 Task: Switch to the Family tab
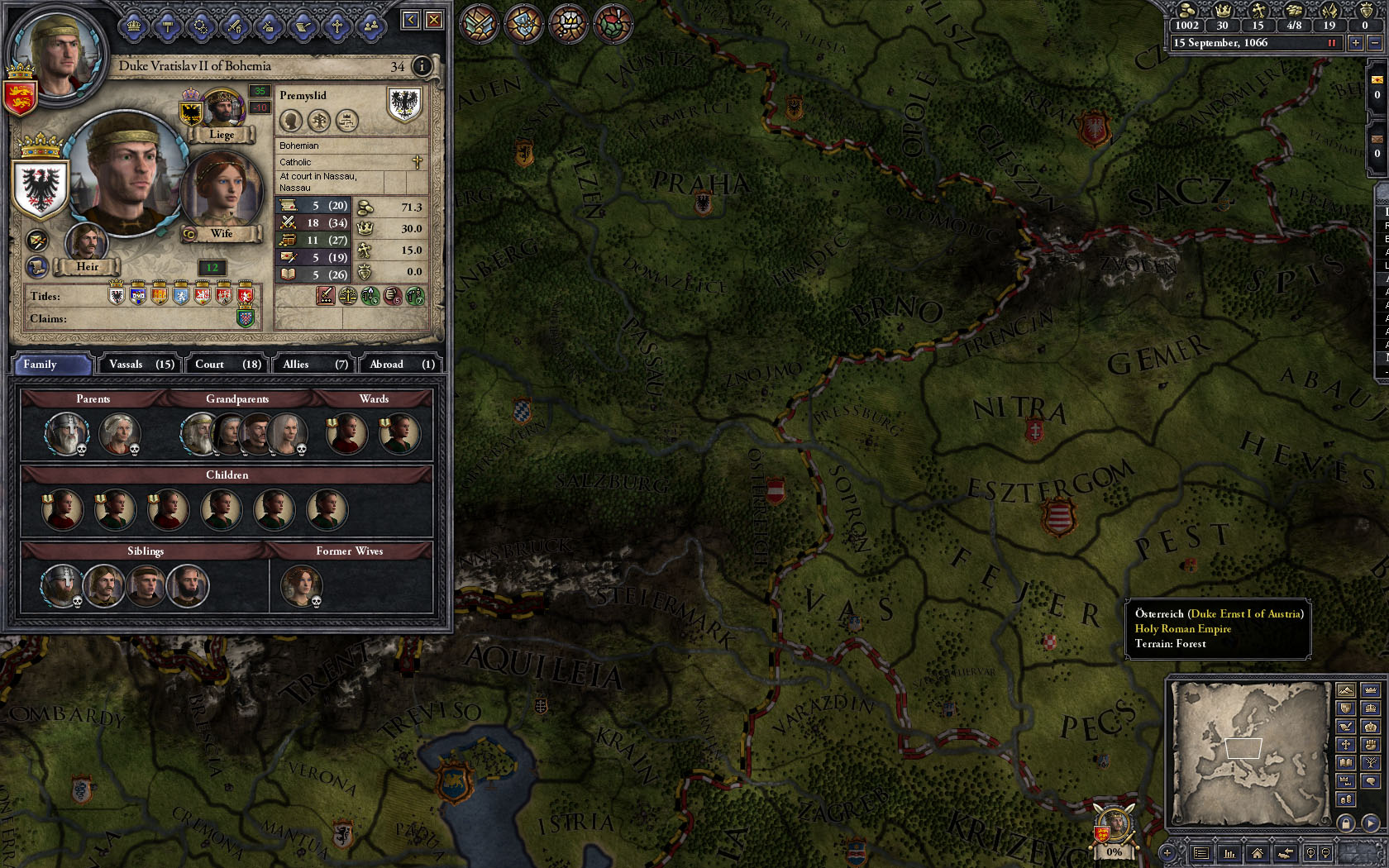[x=51, y=364]
